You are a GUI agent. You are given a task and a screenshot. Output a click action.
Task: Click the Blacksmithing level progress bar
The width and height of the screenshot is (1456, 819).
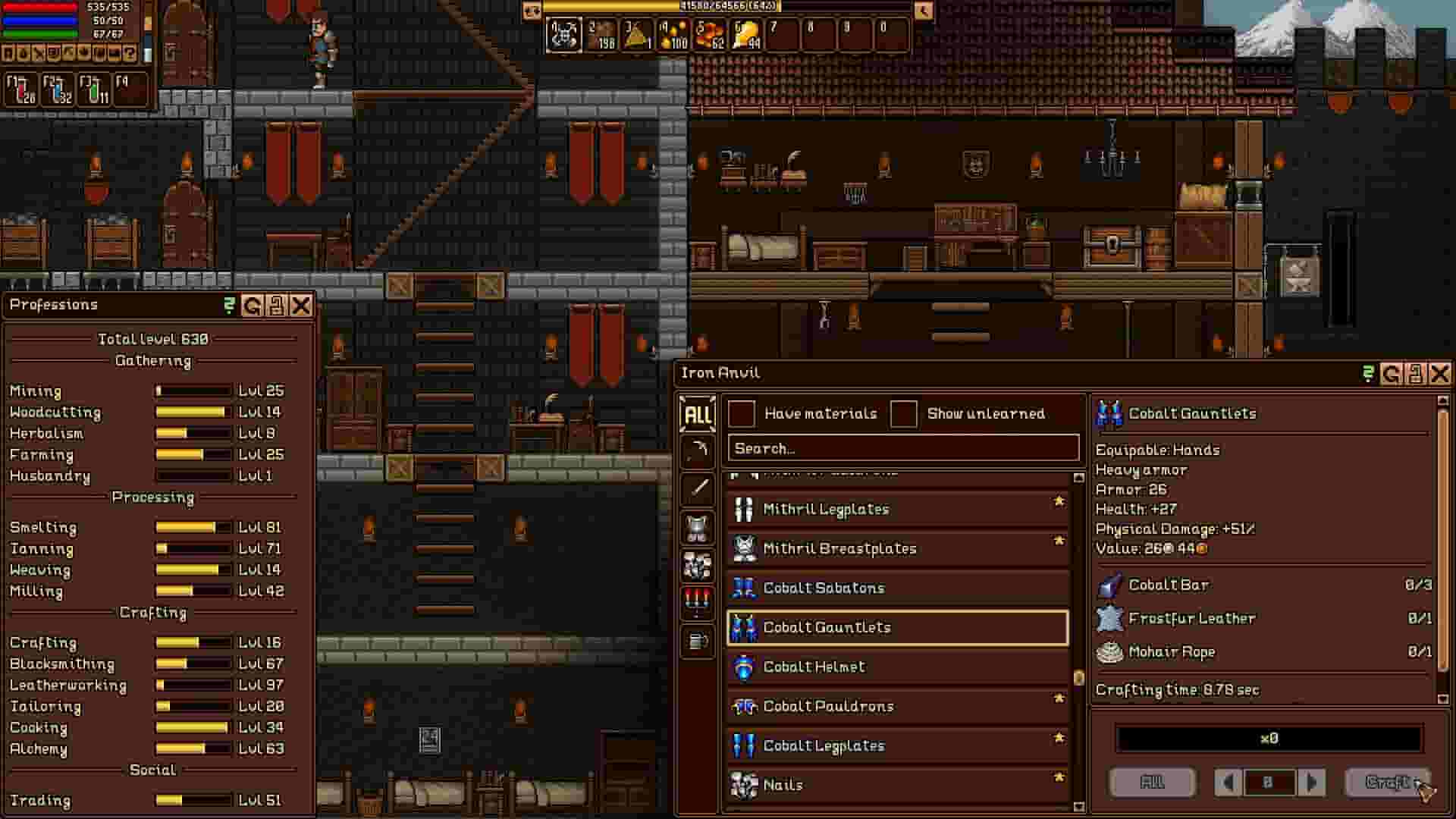point(193,664)
